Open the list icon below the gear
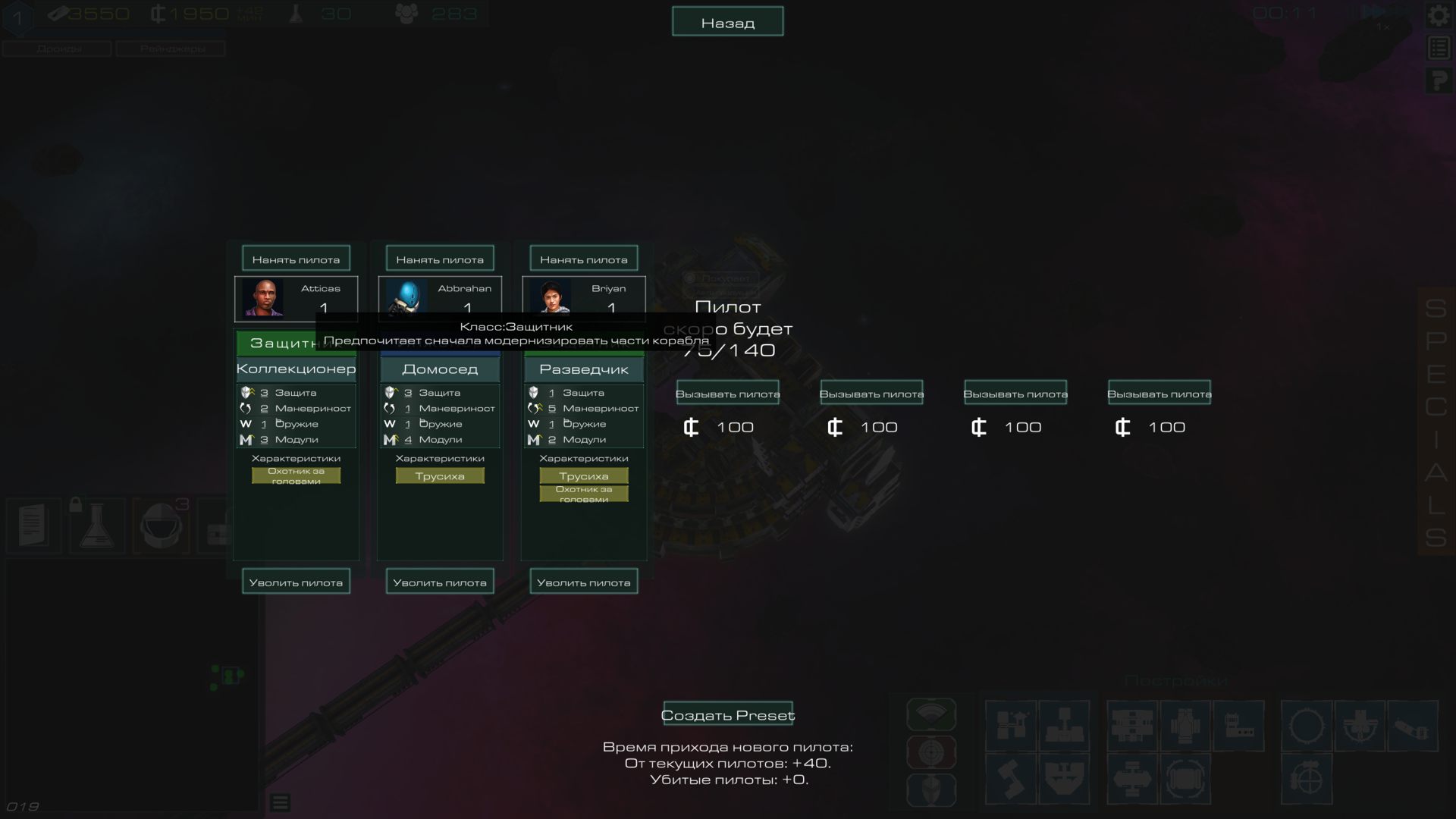 click(x=1438, y=48)
